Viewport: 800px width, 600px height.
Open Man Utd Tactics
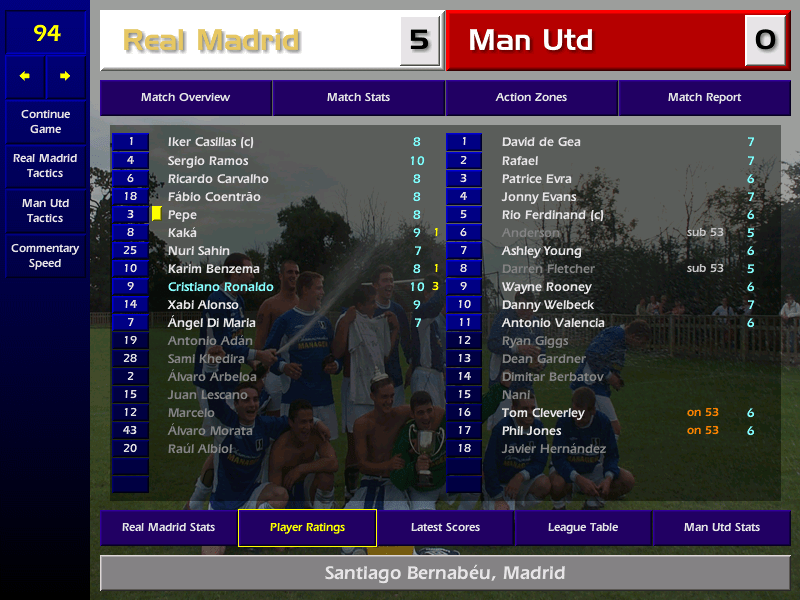point(45,211)
